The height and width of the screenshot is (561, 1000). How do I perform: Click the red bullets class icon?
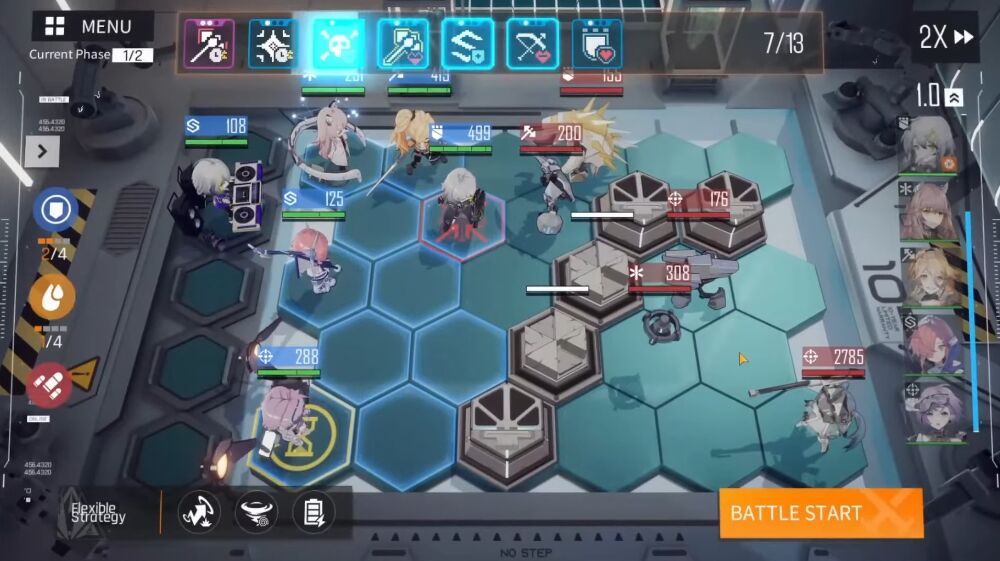50,383
